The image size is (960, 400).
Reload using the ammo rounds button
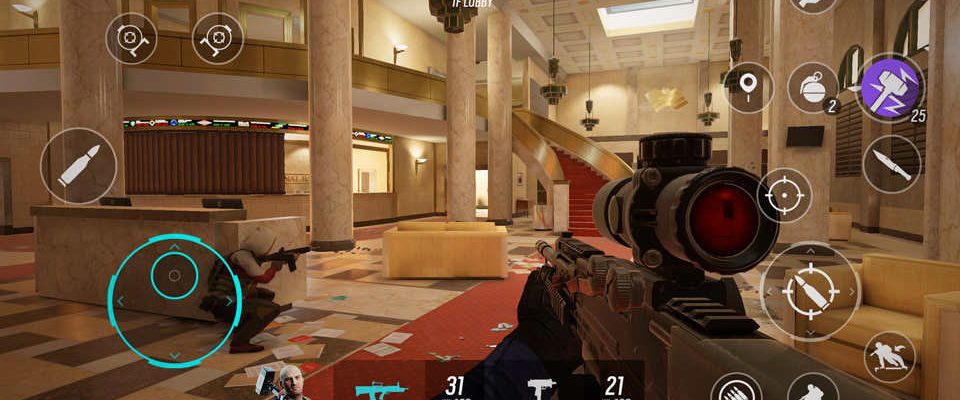pos(737,390)
